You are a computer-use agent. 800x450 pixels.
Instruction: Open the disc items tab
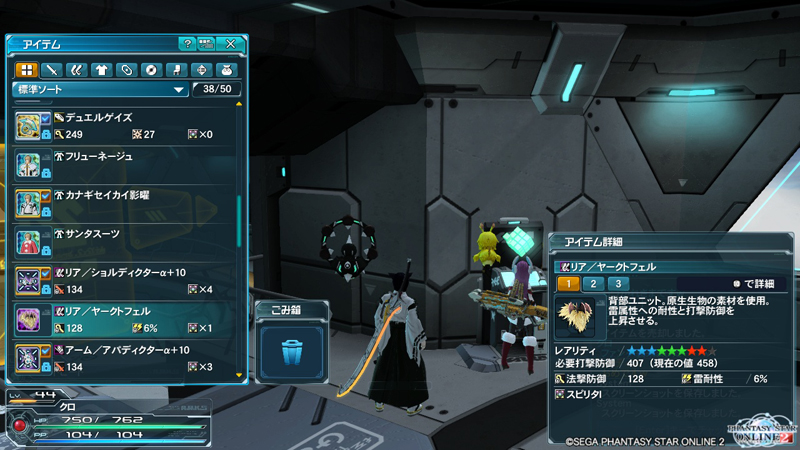(x=151, y=70)
